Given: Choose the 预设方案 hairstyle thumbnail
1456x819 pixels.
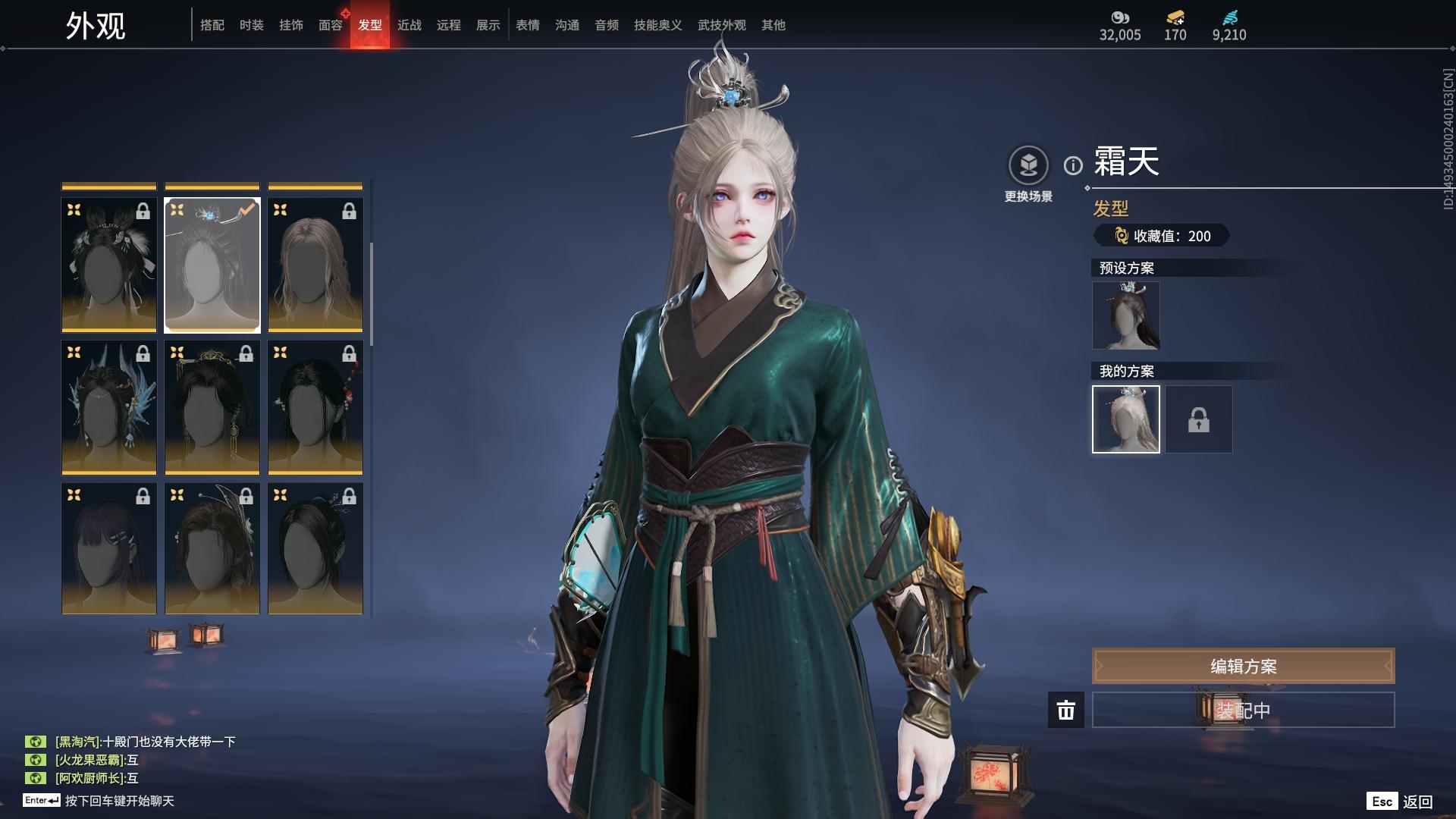Looking at the screenshot, I should [x=1126, y=315].
